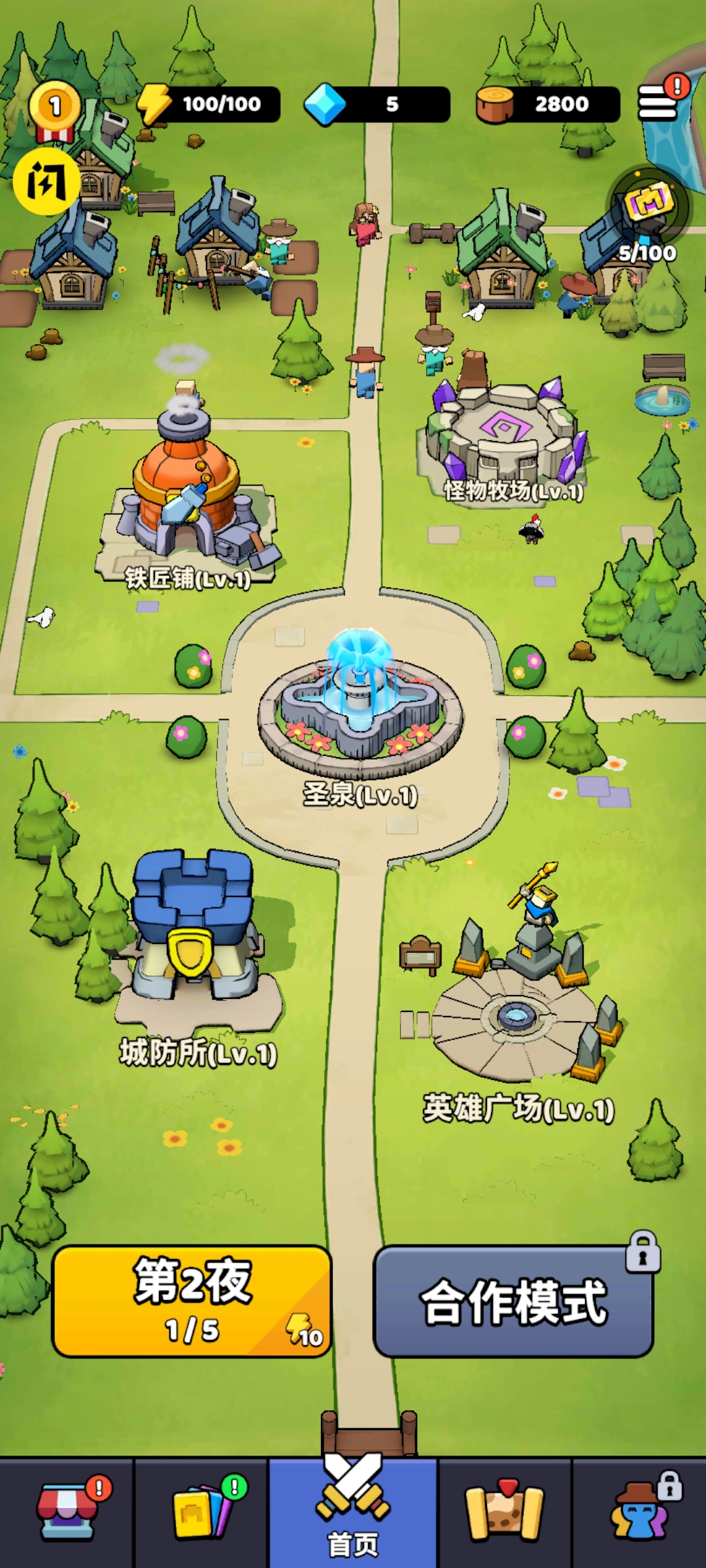Viewport: 706px width, 1568px height.
Task: Select the 城防所 defense tower
Action: (x=193, y=934)
